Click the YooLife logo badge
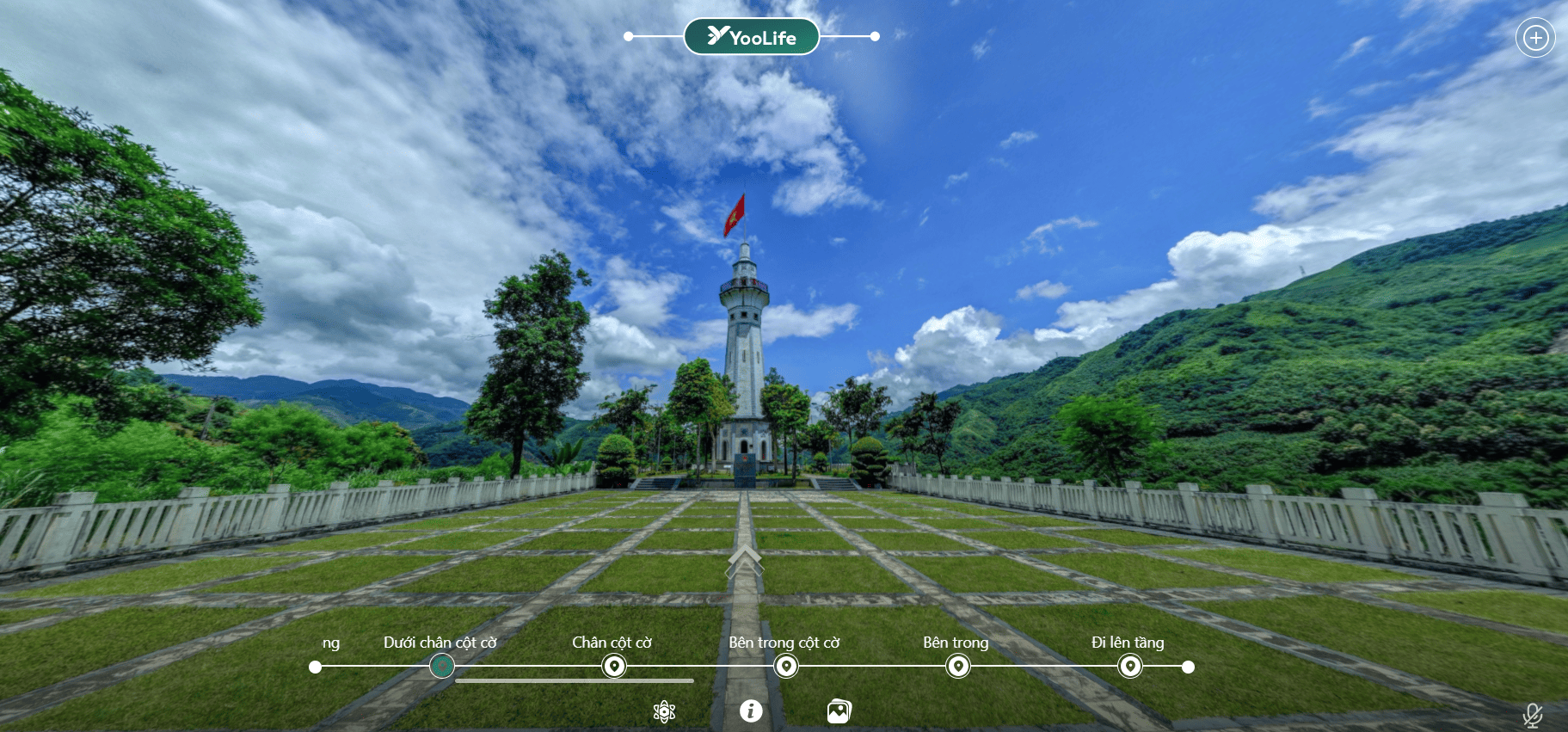Image resolution: width=1568 pixels, height=732 pixels. (x=751, y=37)
